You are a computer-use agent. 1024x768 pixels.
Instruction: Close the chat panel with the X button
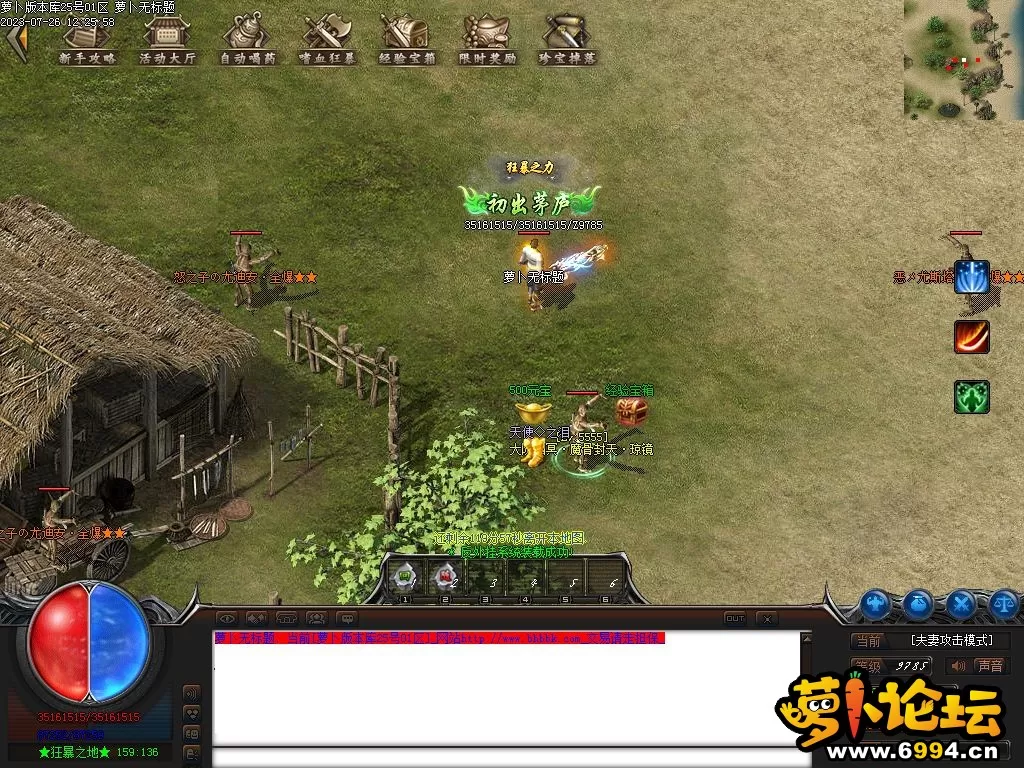click(767, 619)
